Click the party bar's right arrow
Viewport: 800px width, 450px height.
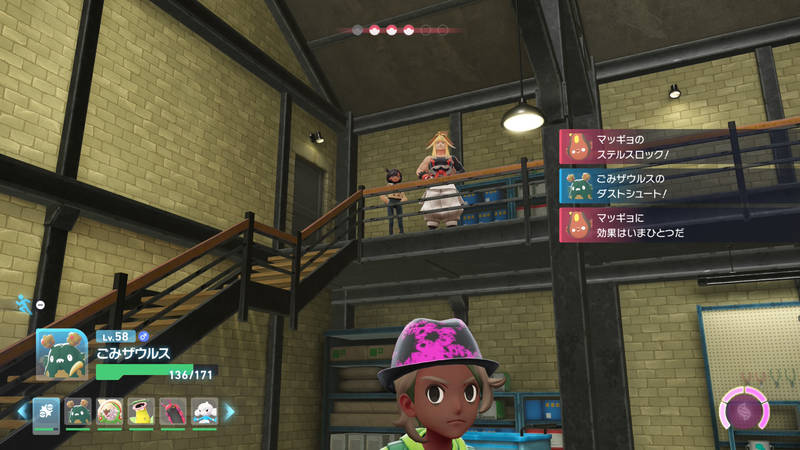(x=228, y=411)
